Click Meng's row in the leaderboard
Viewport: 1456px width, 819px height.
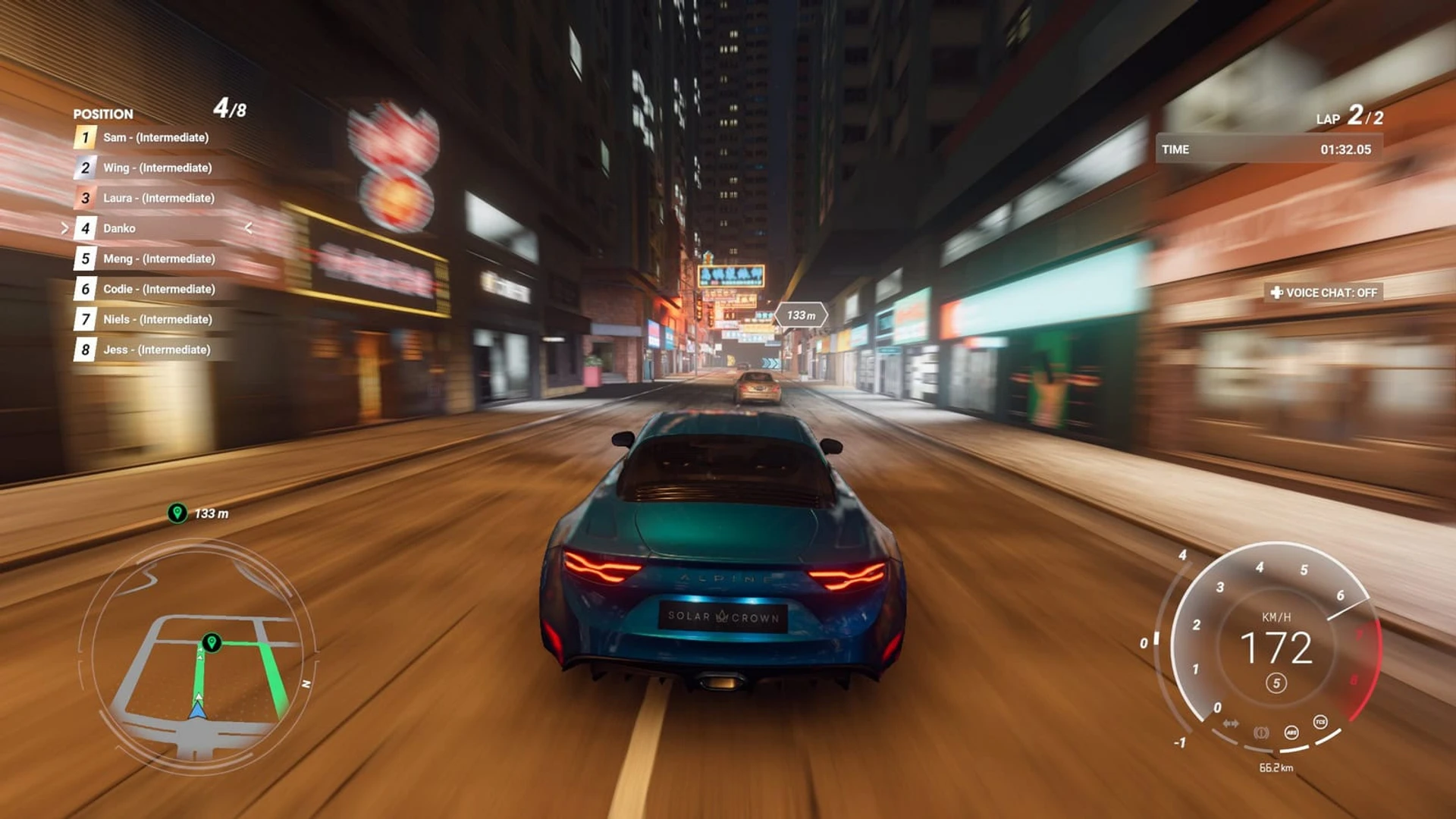point(158,259)
